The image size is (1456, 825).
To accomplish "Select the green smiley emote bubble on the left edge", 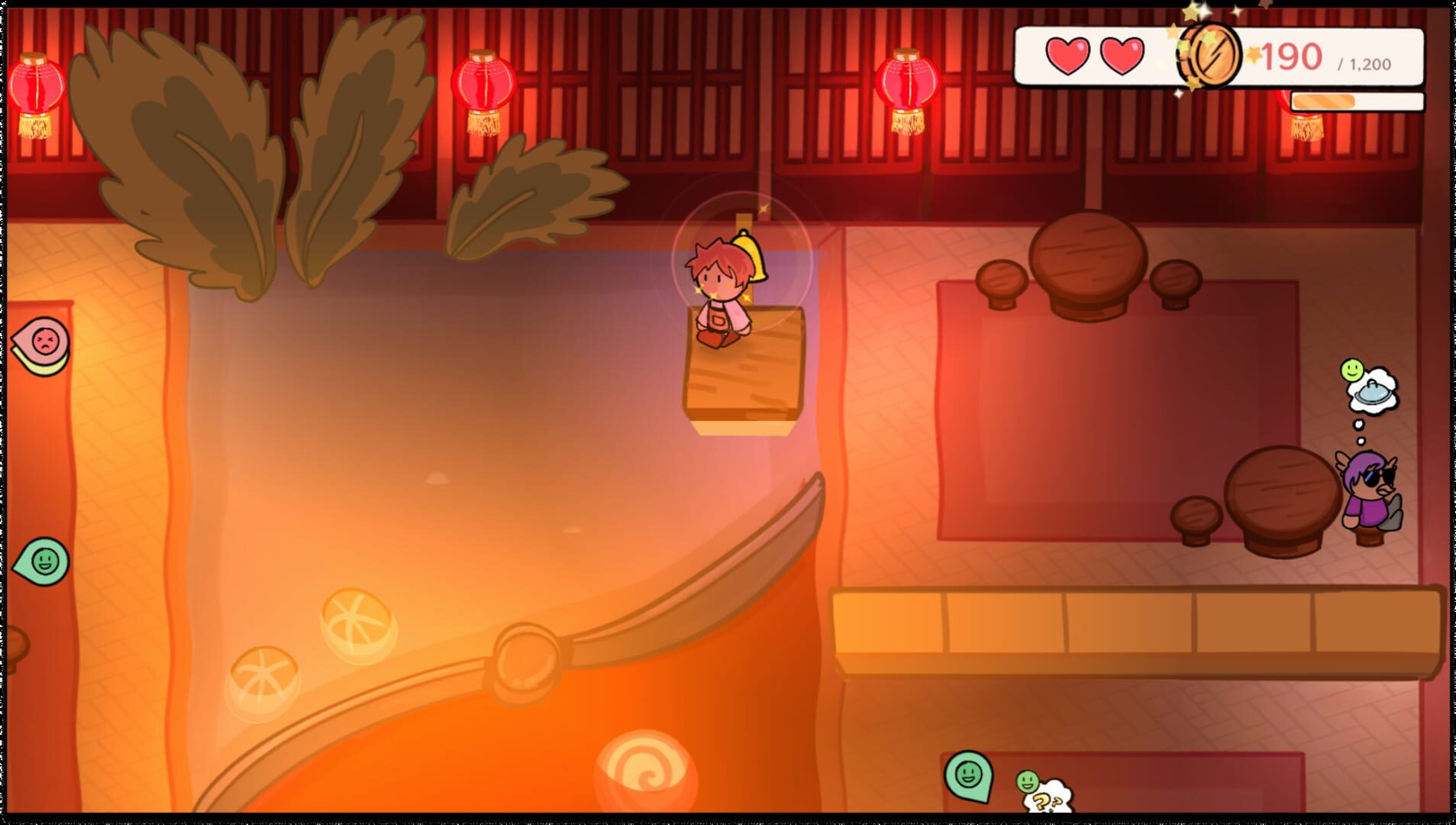I will pyautogui.click(x=44, y=562).
